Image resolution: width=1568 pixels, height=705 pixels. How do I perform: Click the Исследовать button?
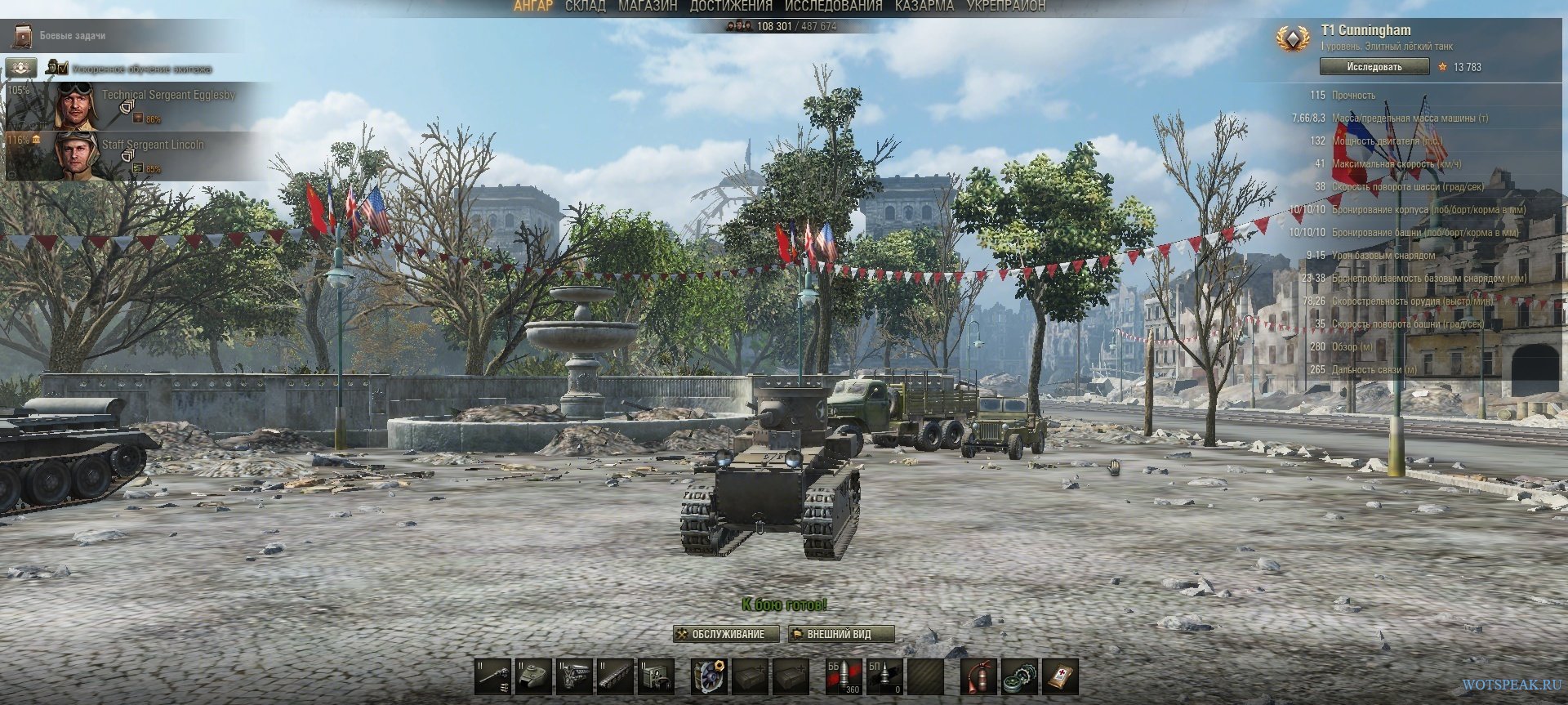click(1374, 67)
